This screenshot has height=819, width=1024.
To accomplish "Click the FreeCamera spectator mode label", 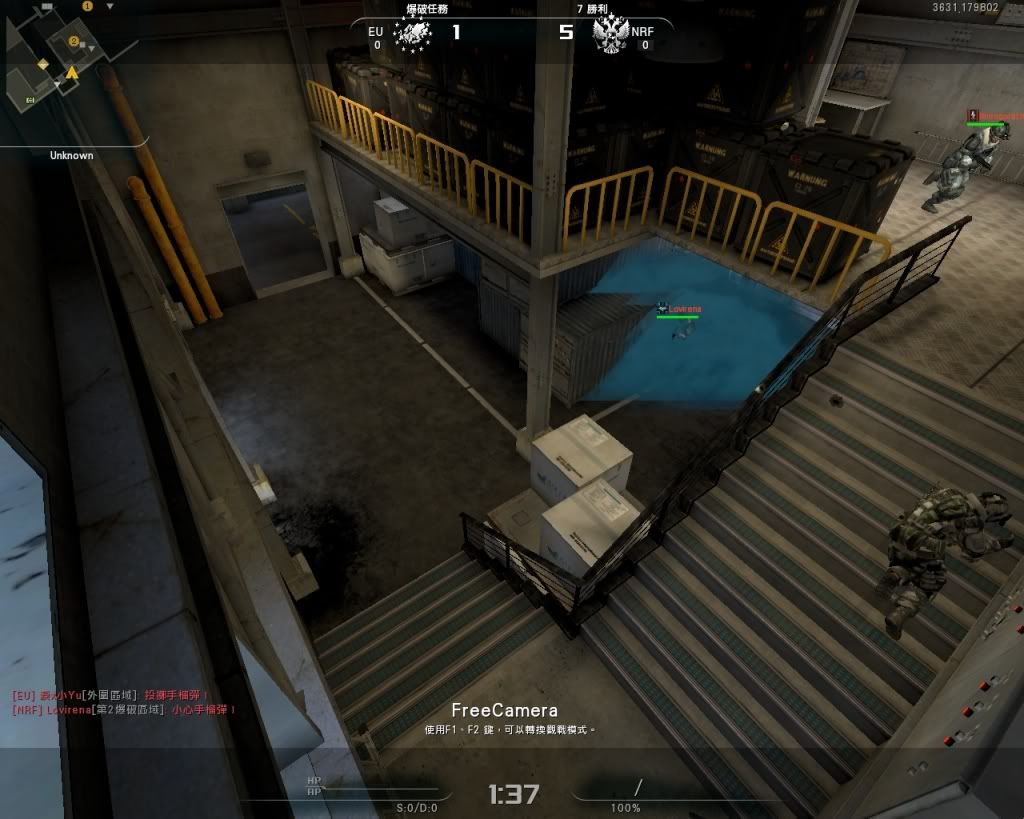I will pyautogui.click(x=504, y=711).
